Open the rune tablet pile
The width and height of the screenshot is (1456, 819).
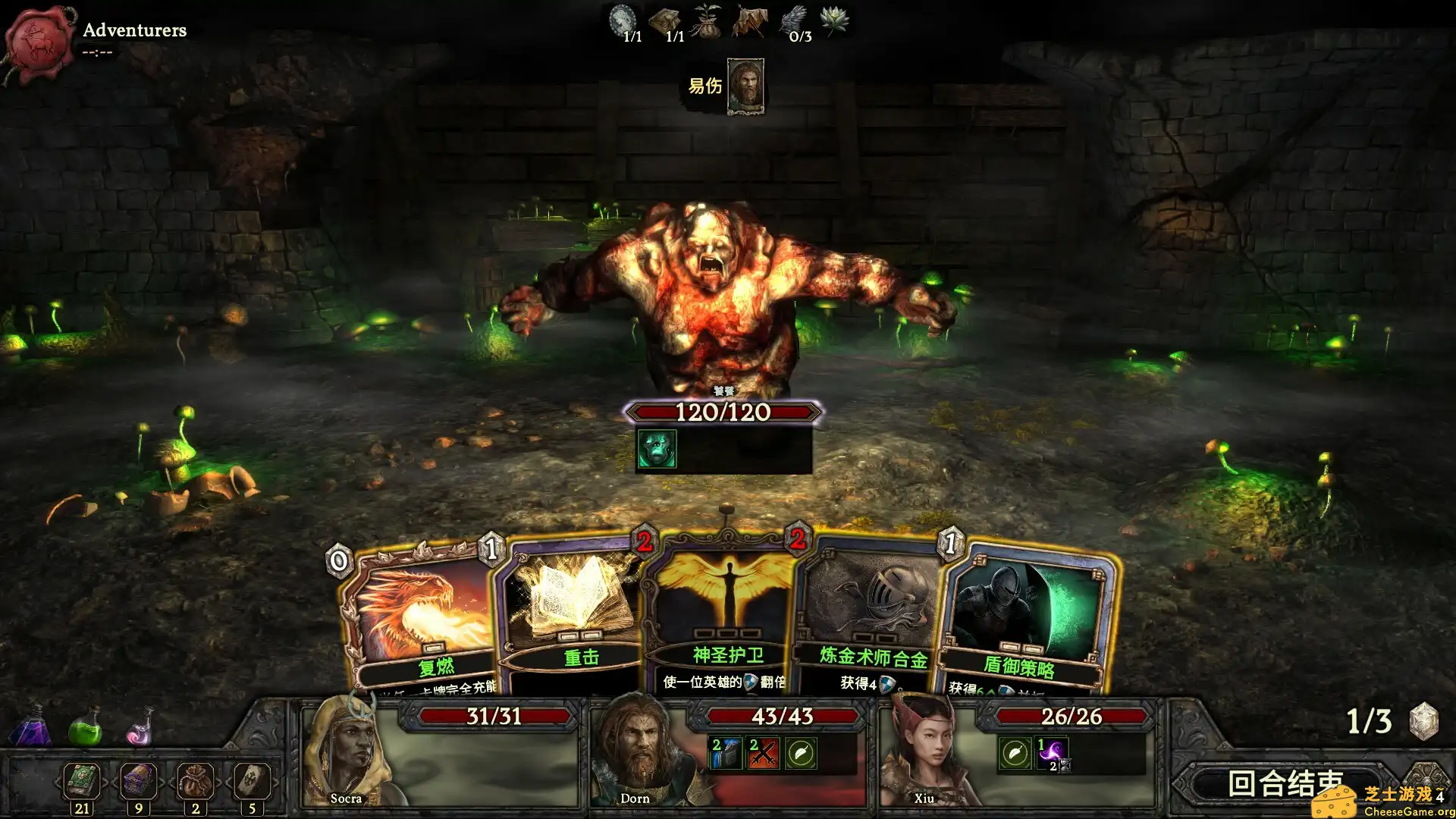[252, 780]
